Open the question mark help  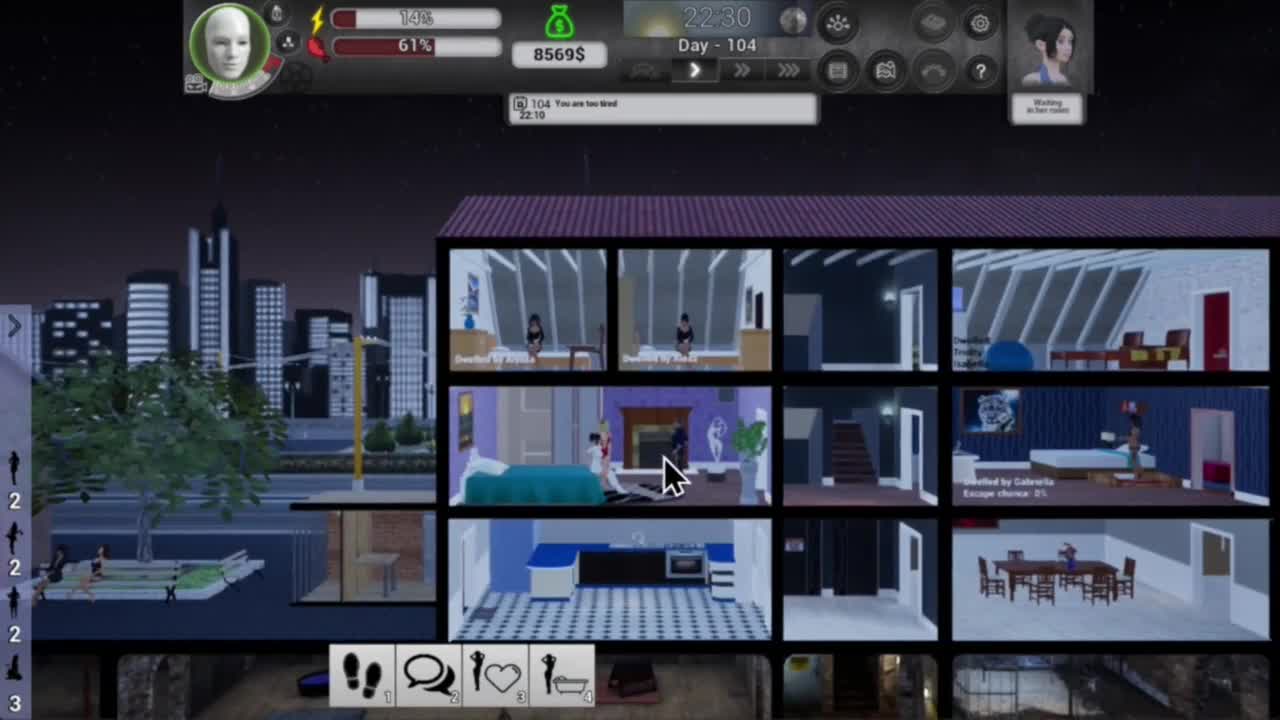(980, 70)
